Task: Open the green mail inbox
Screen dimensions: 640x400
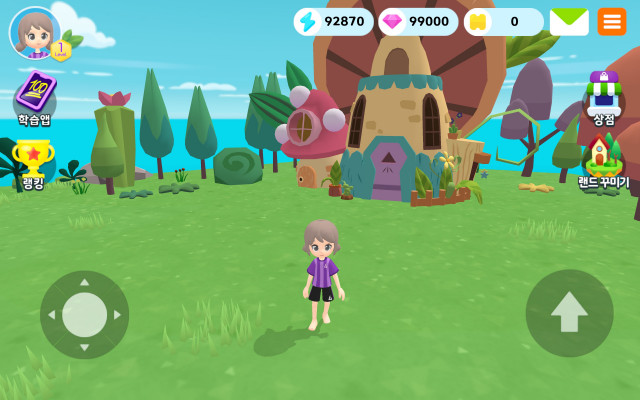Action: (569, 21)
